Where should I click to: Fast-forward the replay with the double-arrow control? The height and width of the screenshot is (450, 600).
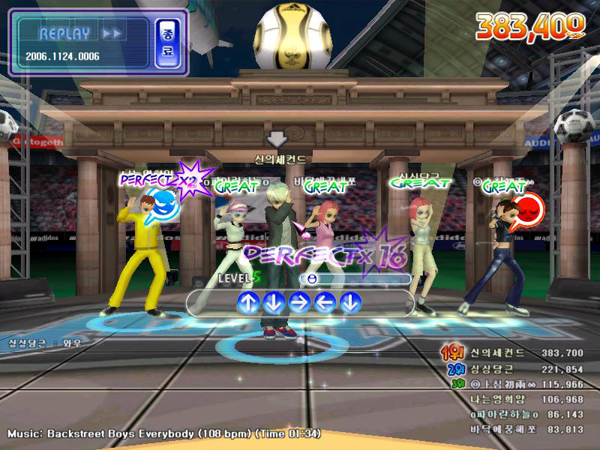point(113,33)
